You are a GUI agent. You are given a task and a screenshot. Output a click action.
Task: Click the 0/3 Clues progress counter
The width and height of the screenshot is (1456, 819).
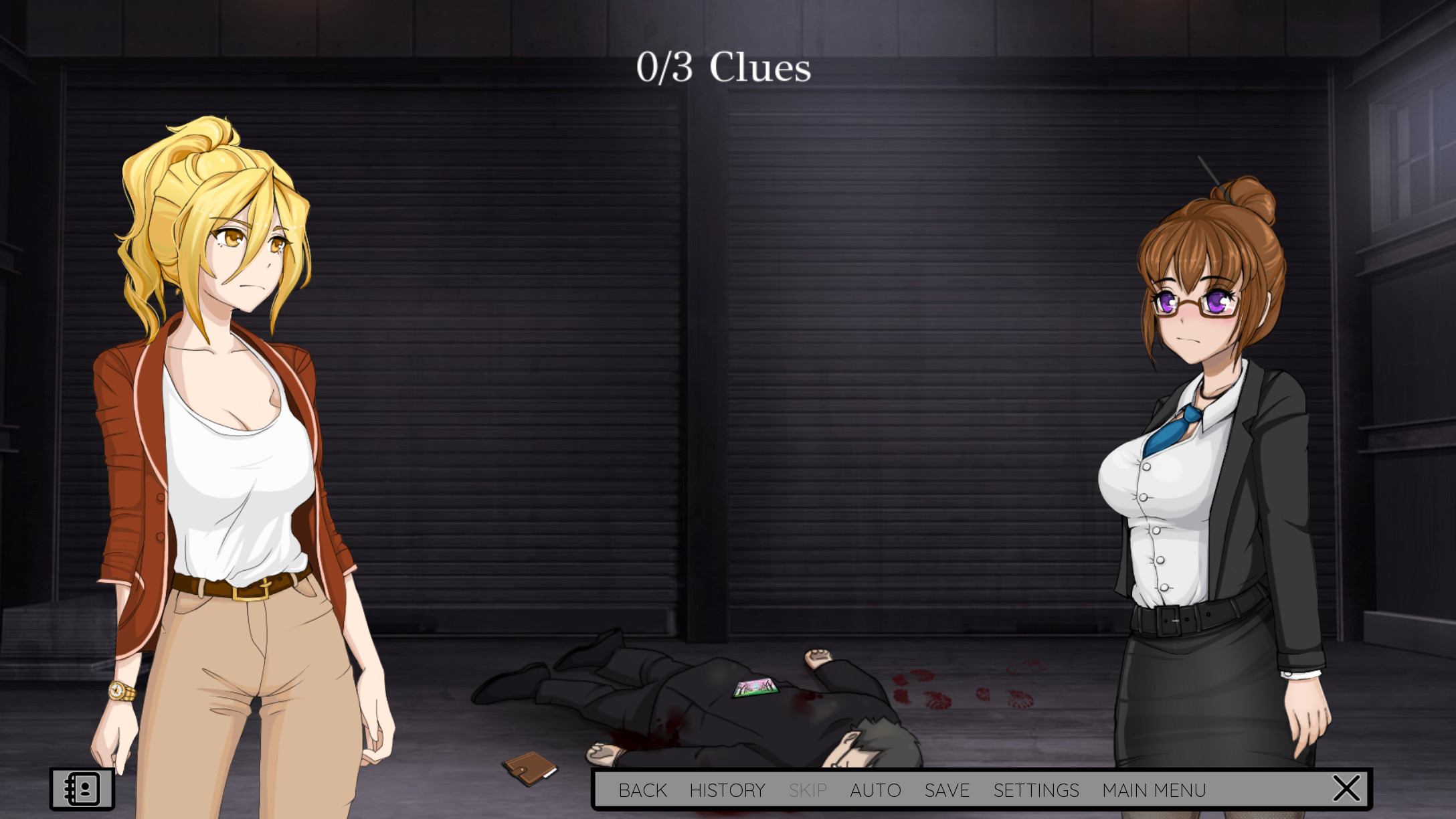pos(725,67)
